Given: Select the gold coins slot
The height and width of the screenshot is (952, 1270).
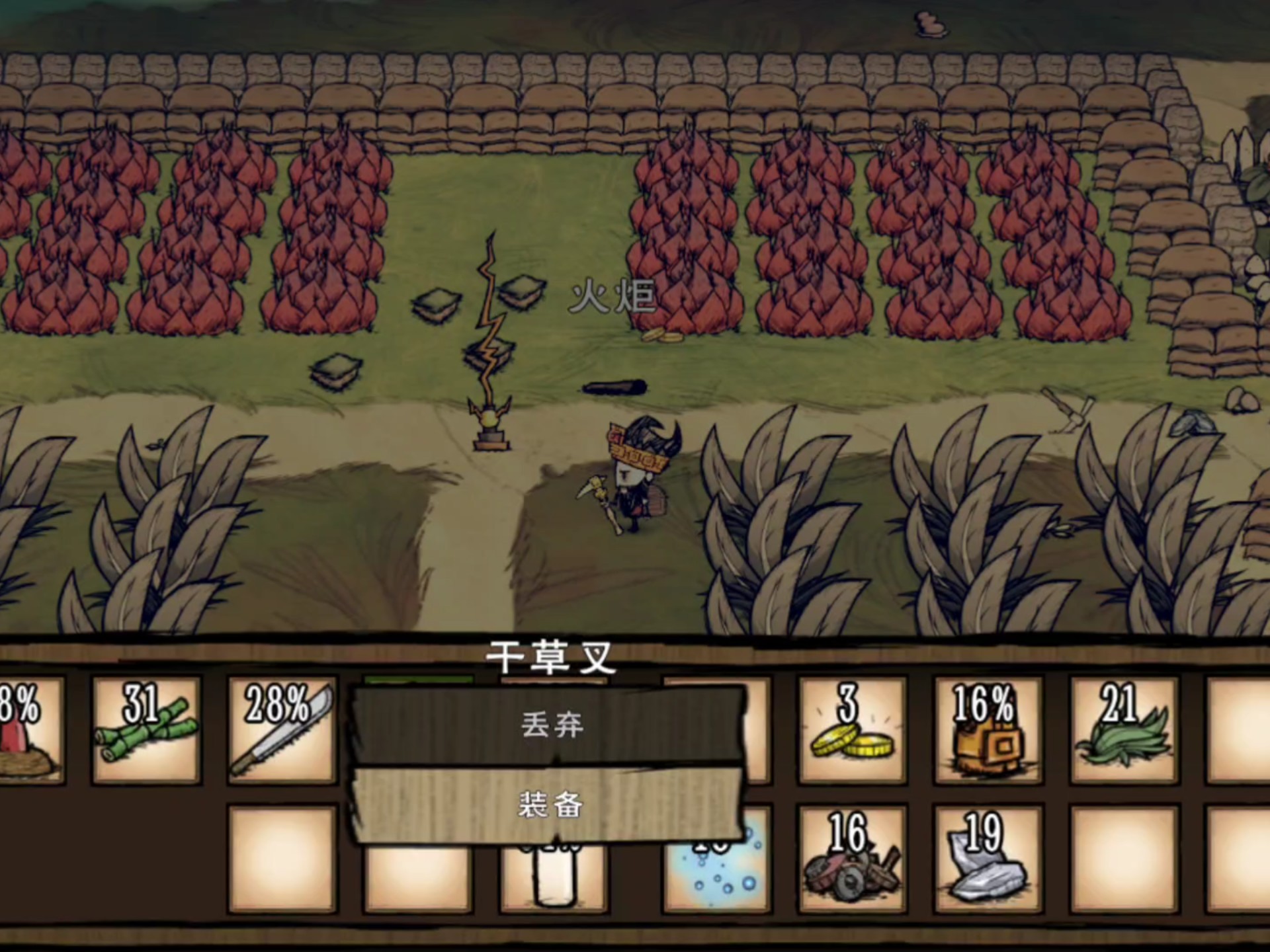Looking at the screenshot, I should coord(851,730).
